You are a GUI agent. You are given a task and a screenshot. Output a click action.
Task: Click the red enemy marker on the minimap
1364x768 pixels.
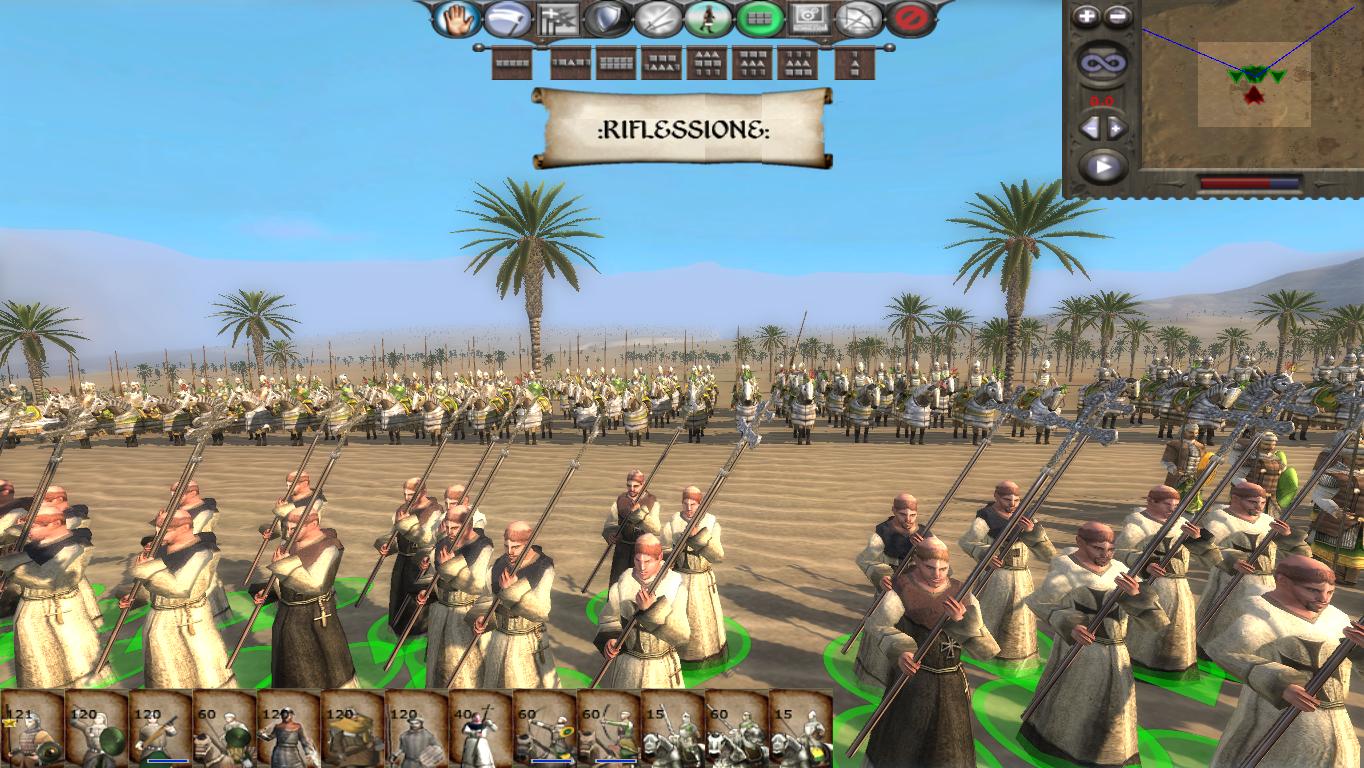tap(1255, 96)
